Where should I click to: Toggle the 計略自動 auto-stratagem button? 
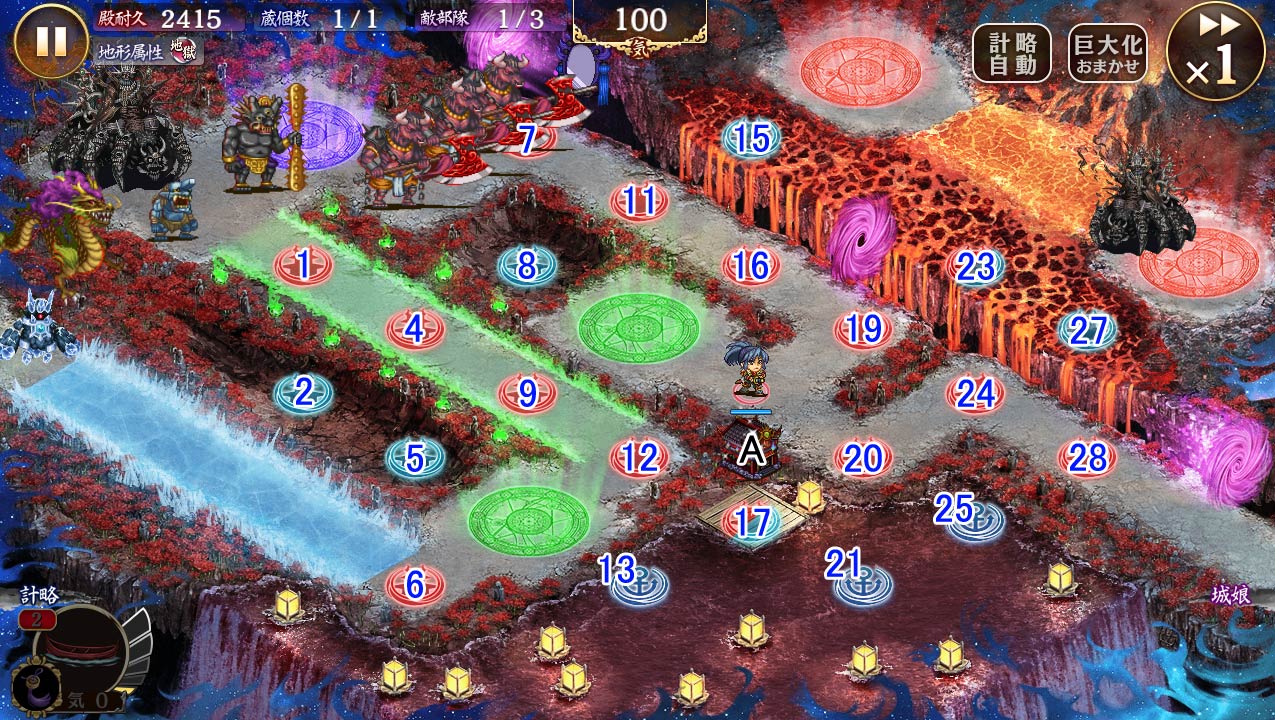(1011, 53)
